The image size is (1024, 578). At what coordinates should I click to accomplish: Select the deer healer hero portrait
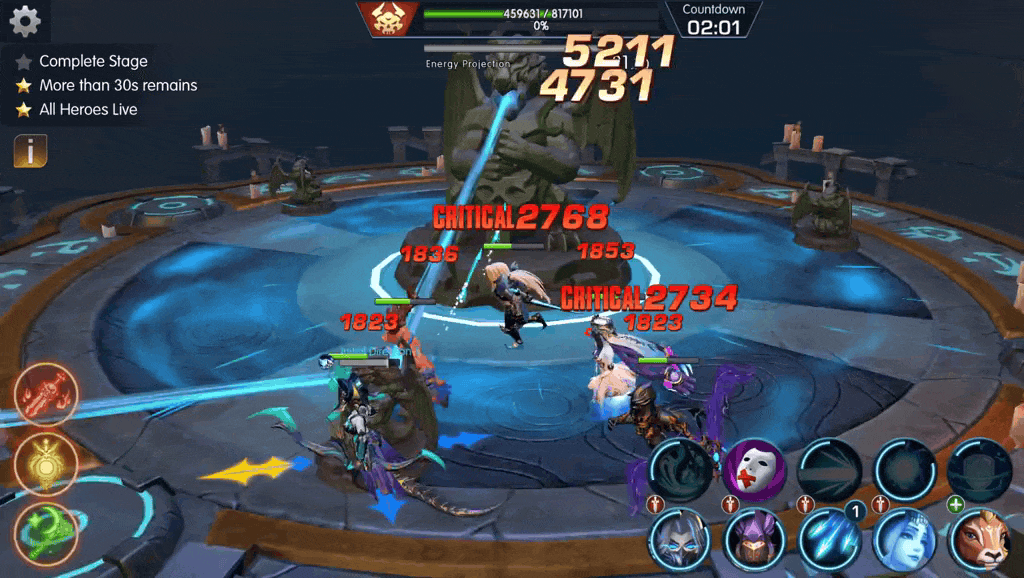pyautogui.click(x=979, y=540)
